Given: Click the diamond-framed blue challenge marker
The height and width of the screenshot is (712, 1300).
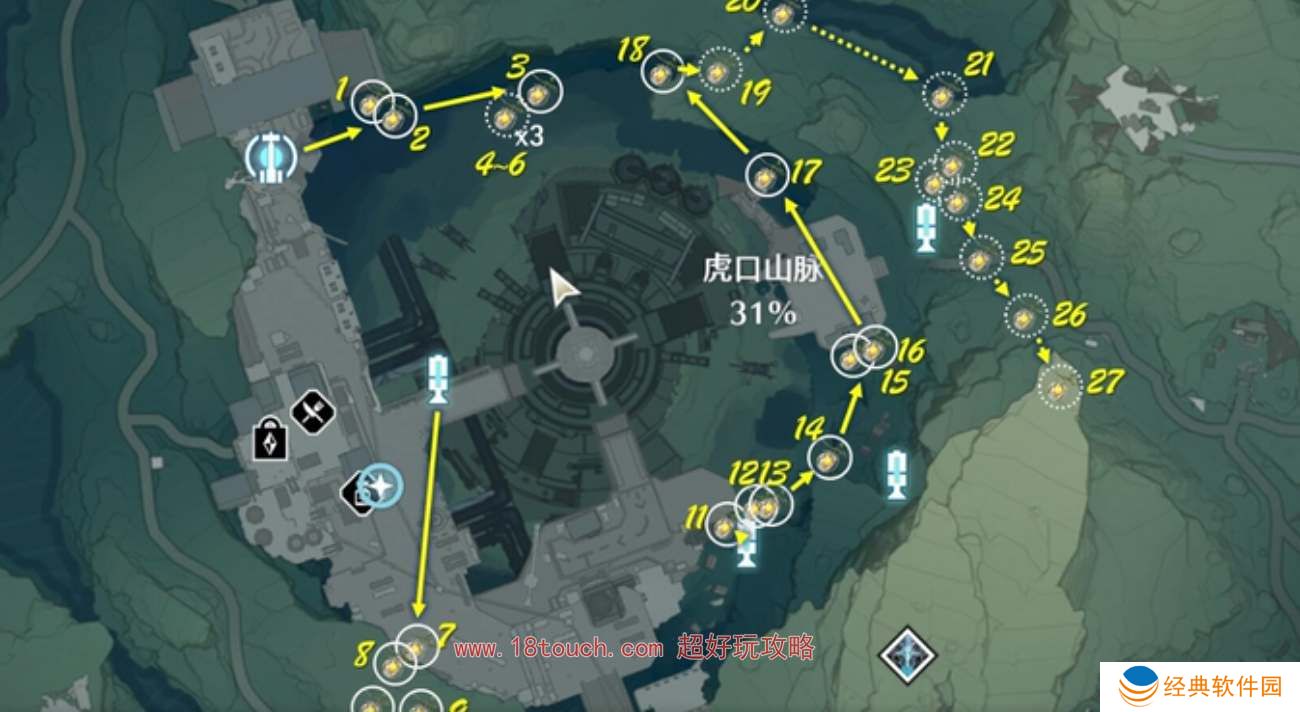Looking at the screenshot, I should tap(907, 655).
